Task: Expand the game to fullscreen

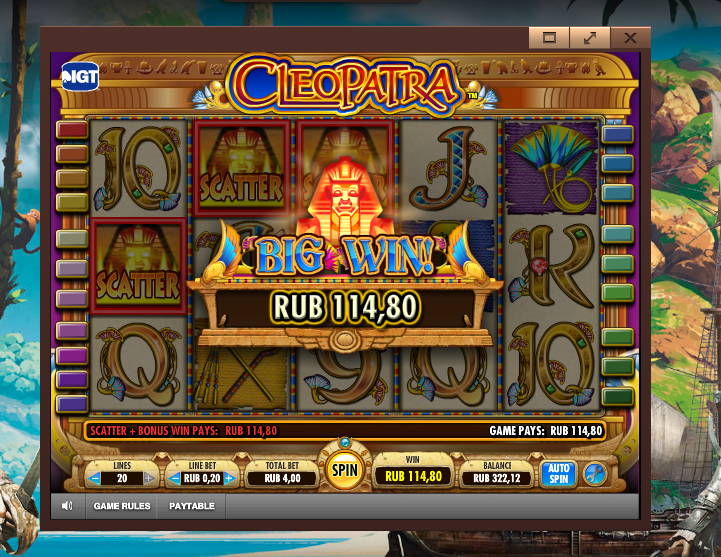Action: tap(590, 37)
